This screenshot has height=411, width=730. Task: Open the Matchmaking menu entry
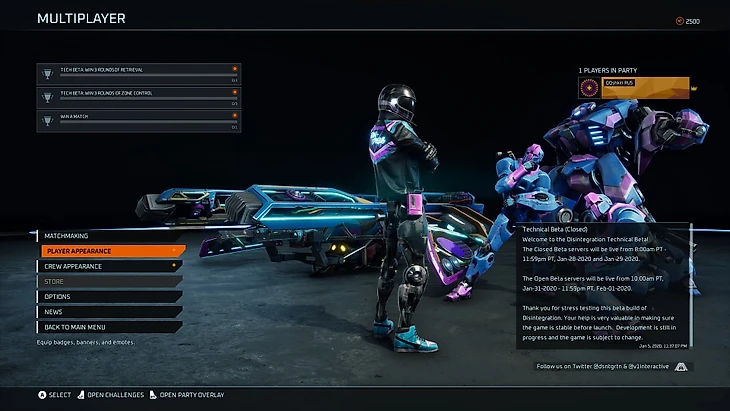(x=110, y=236)
